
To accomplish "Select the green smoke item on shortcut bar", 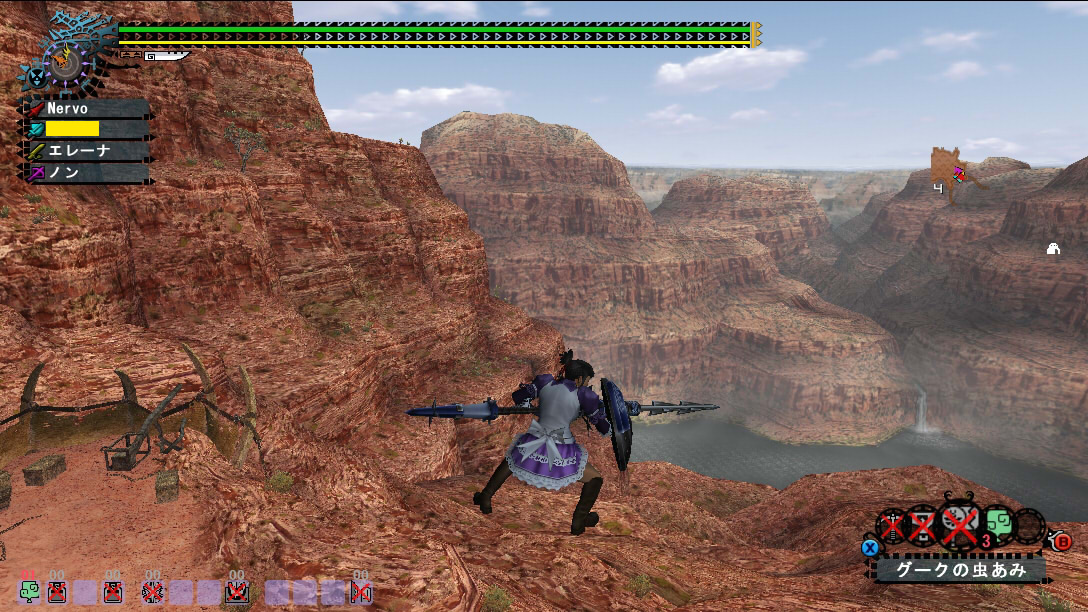I will click(28, 592).
